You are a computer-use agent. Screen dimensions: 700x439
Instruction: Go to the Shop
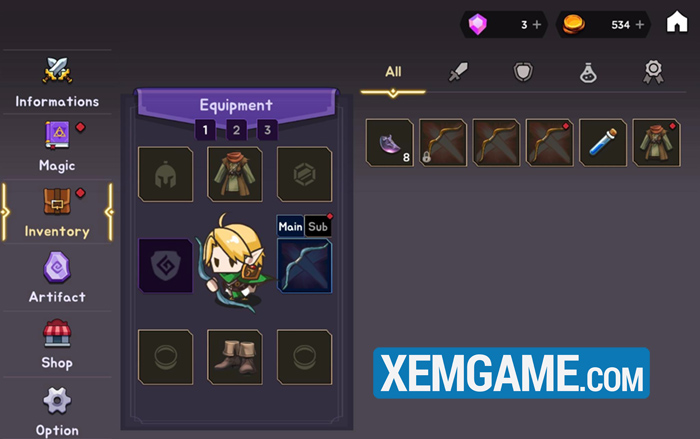(56, 344)
